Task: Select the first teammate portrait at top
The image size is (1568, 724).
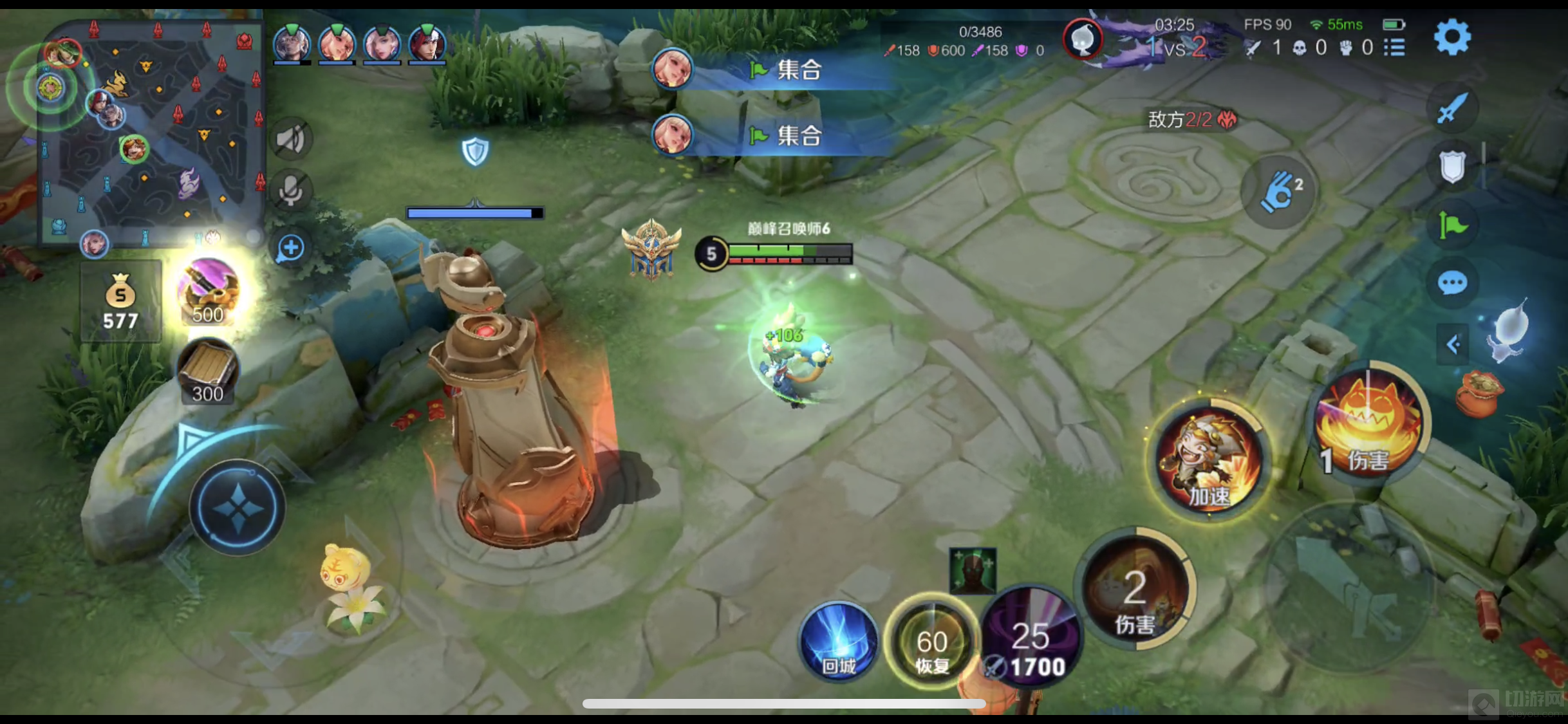Action: point(292,44)
